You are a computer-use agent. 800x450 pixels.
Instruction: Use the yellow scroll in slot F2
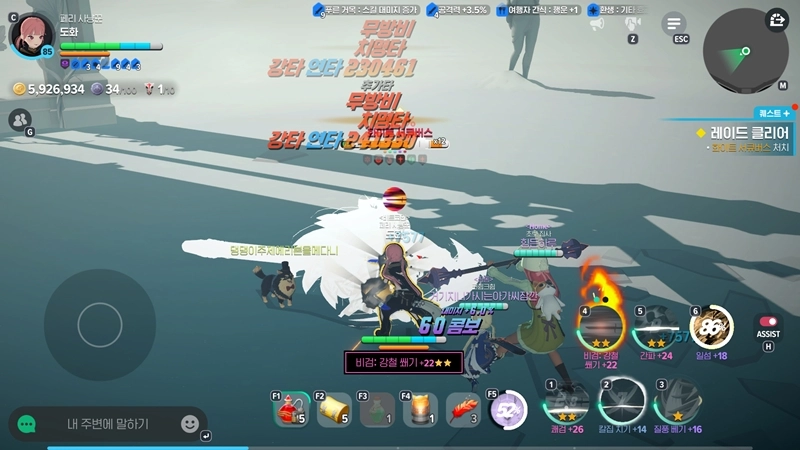(335, 409)
